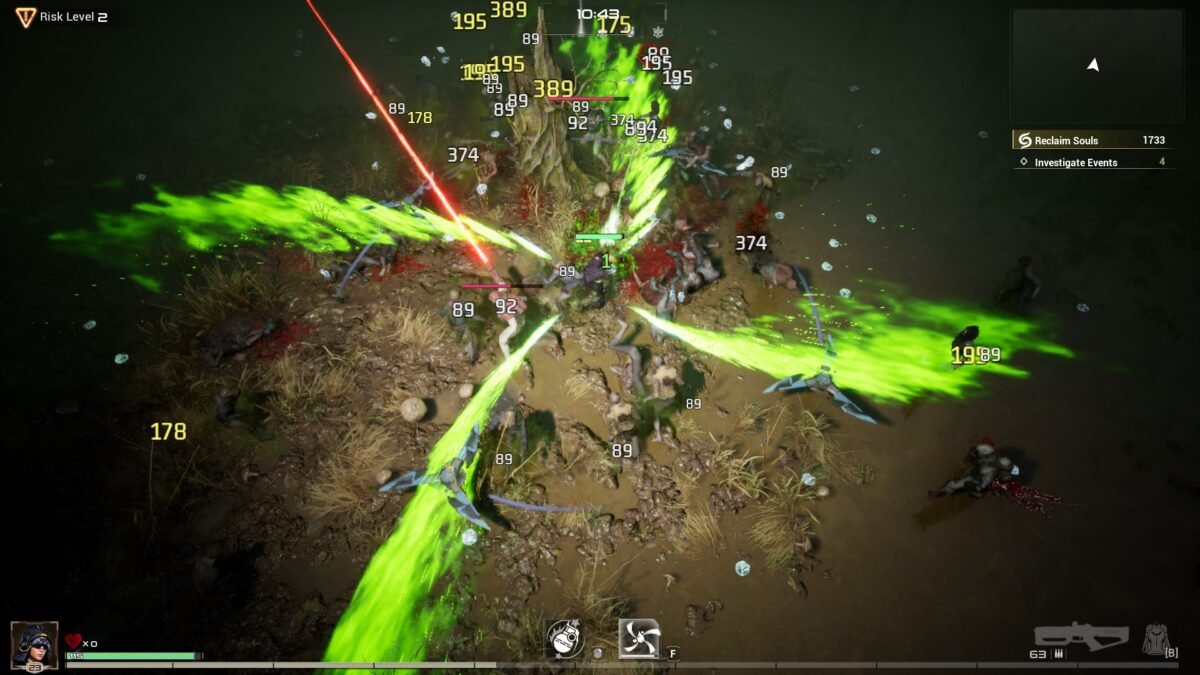Open the backpack icon
This screenshot has width=1200, height=675.
click(1159, 636)
